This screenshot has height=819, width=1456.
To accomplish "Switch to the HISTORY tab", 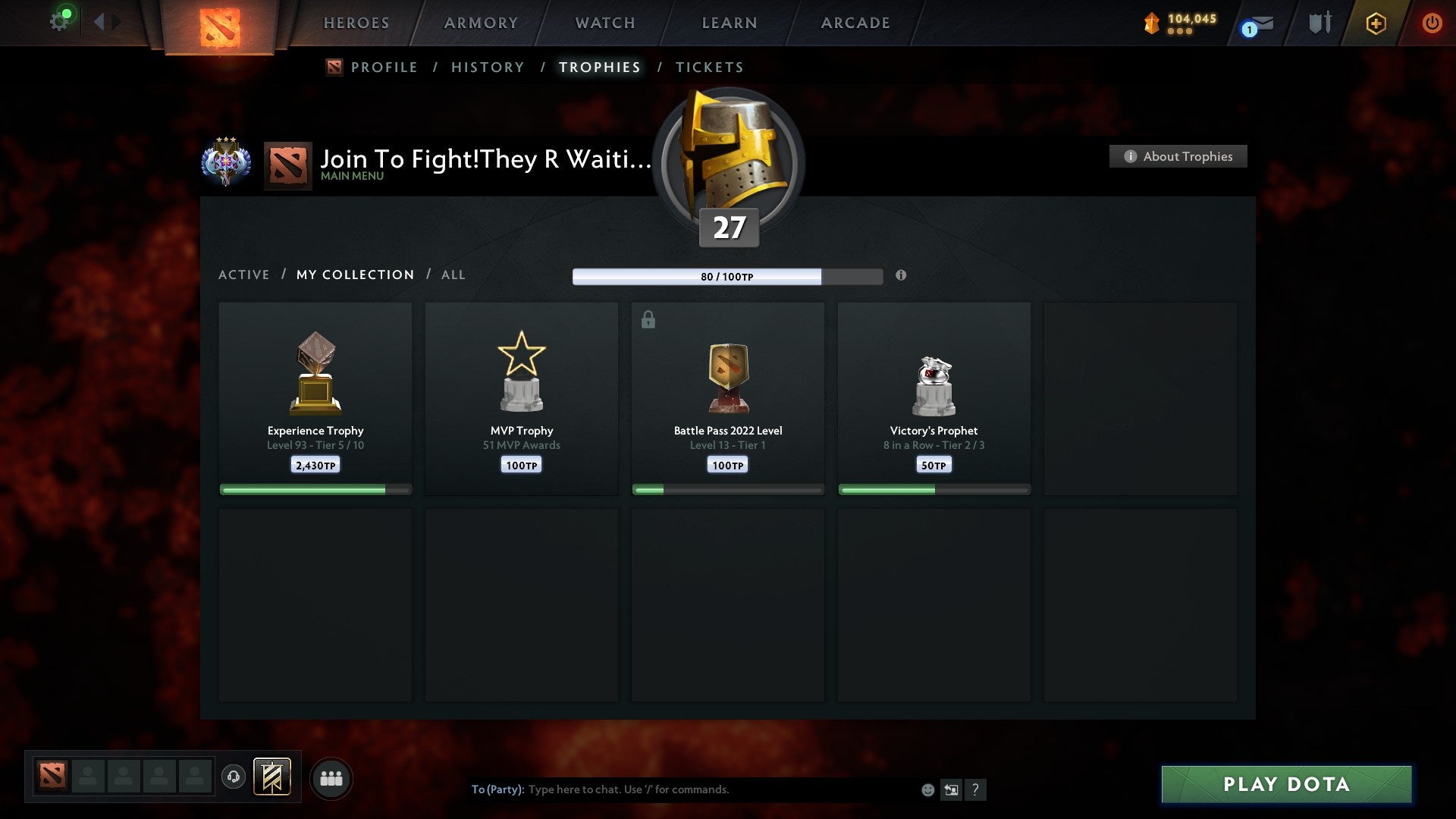I will (487, 67).
